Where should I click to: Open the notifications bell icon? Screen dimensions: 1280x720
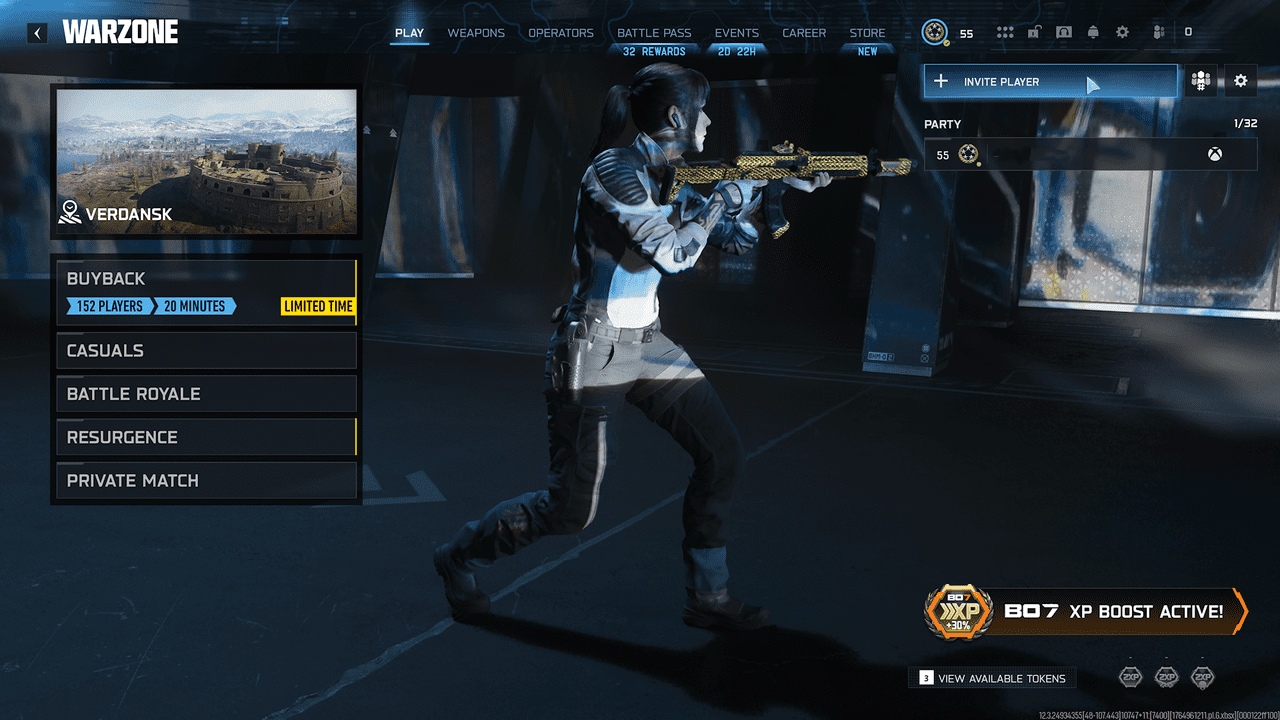1093,31
